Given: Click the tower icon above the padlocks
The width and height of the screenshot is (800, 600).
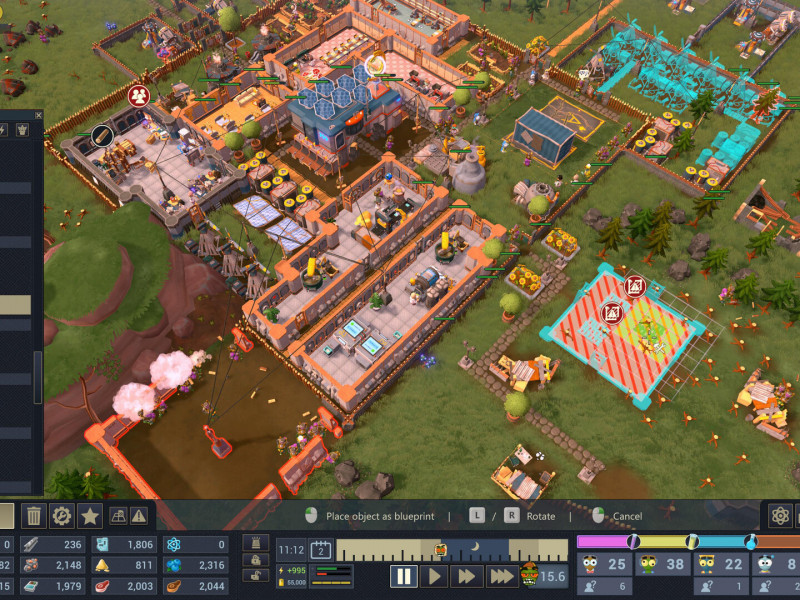Looking at the screenshot, I should click(256, 543).
